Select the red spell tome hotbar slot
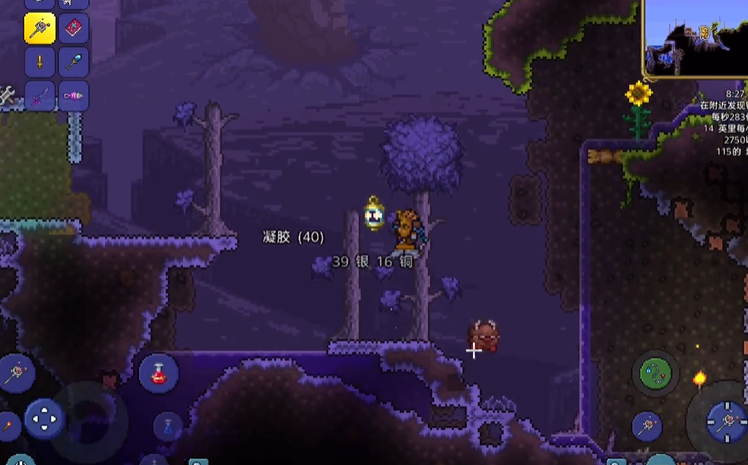 pyautogui.click(x=74, y=29)
